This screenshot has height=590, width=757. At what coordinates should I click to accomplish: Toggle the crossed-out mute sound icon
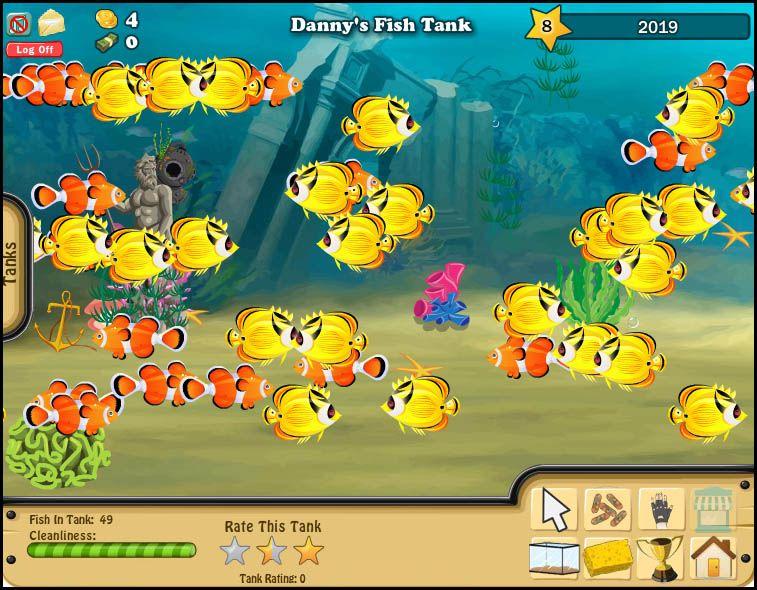tap(19, 23)
